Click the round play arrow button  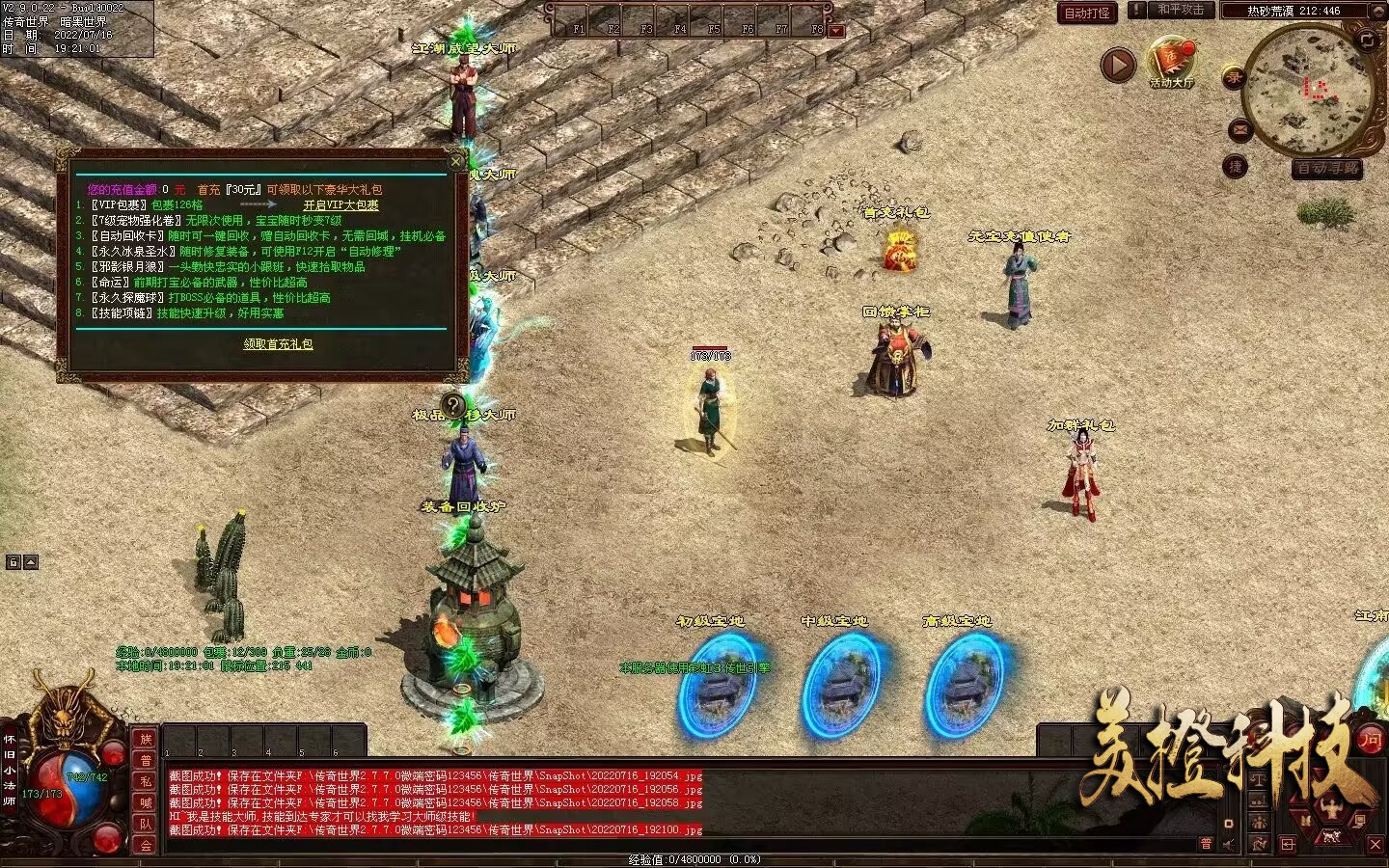coord(1118,66)
